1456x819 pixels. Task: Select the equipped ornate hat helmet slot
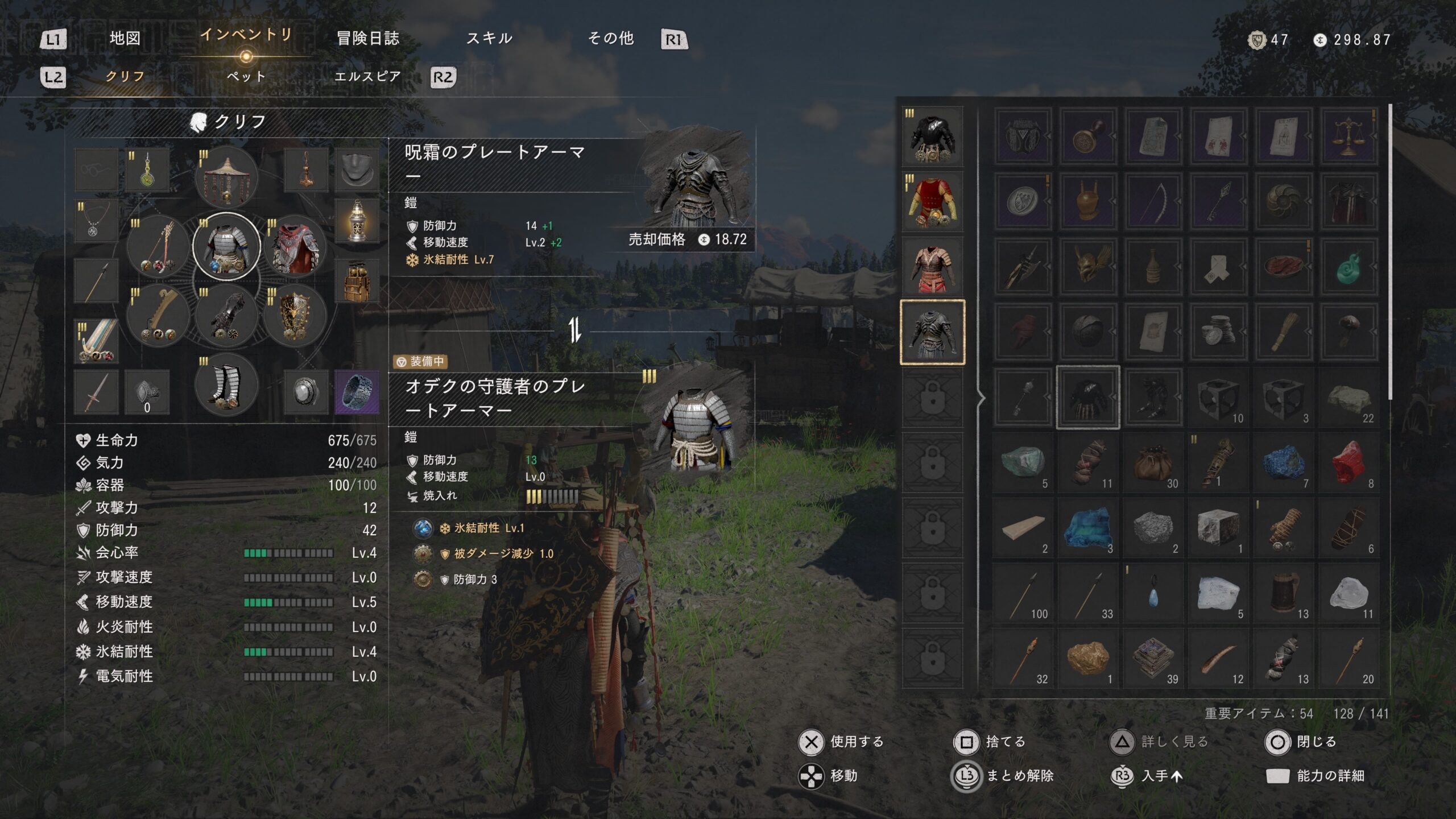pos(226,177)
